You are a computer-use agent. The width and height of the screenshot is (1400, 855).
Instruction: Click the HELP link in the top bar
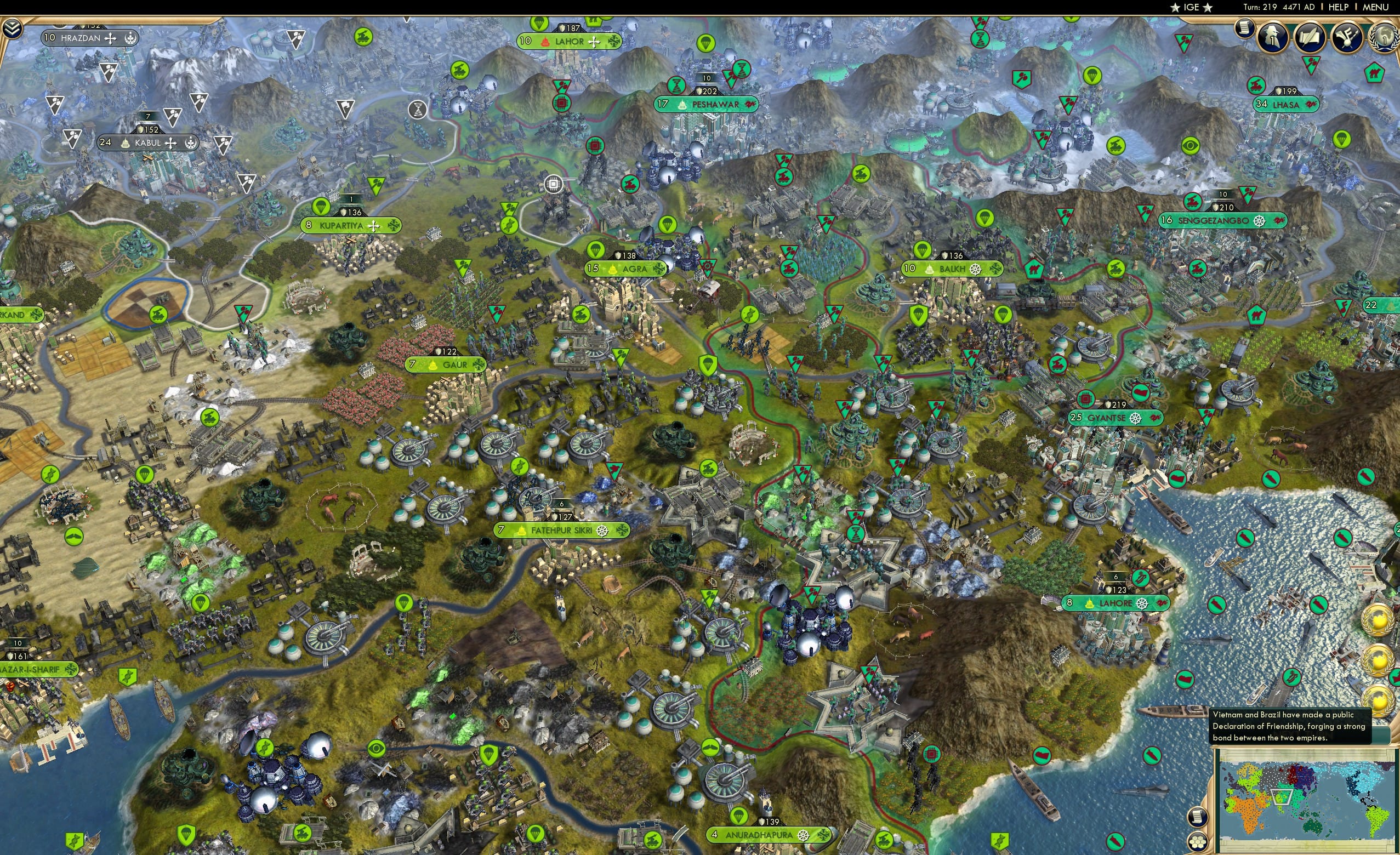[1339, 7]
